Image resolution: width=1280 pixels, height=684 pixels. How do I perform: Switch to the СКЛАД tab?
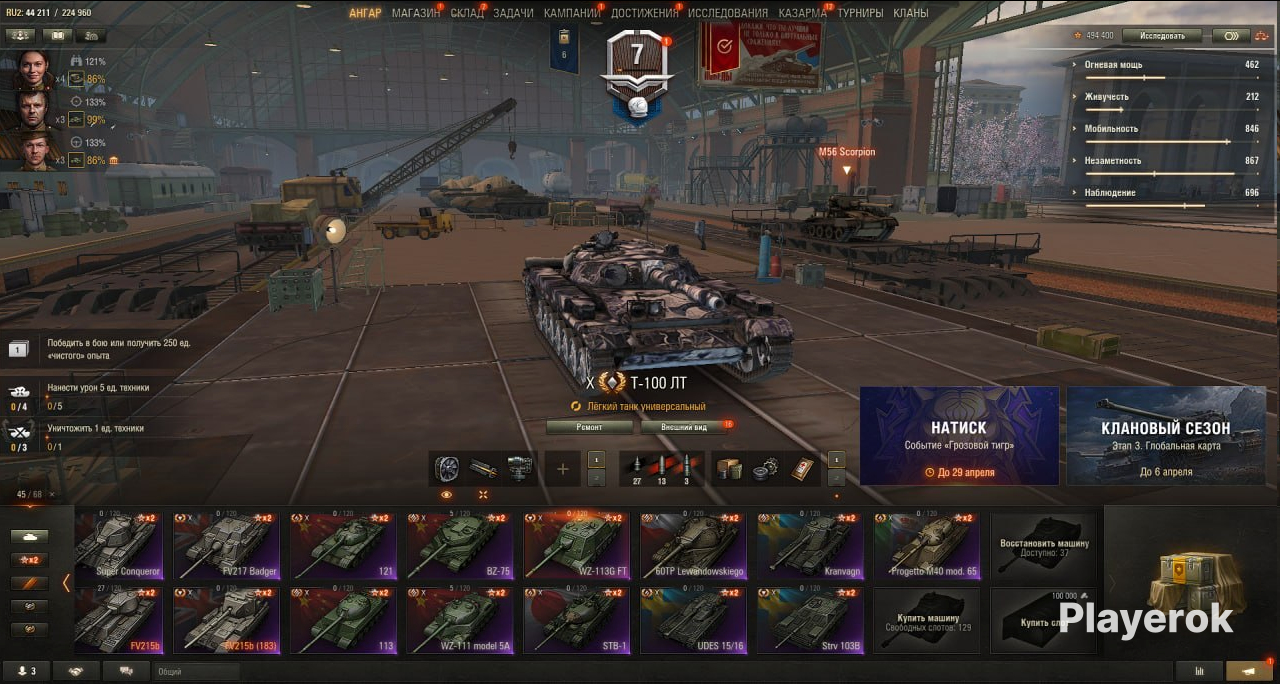tap(466, 13)
